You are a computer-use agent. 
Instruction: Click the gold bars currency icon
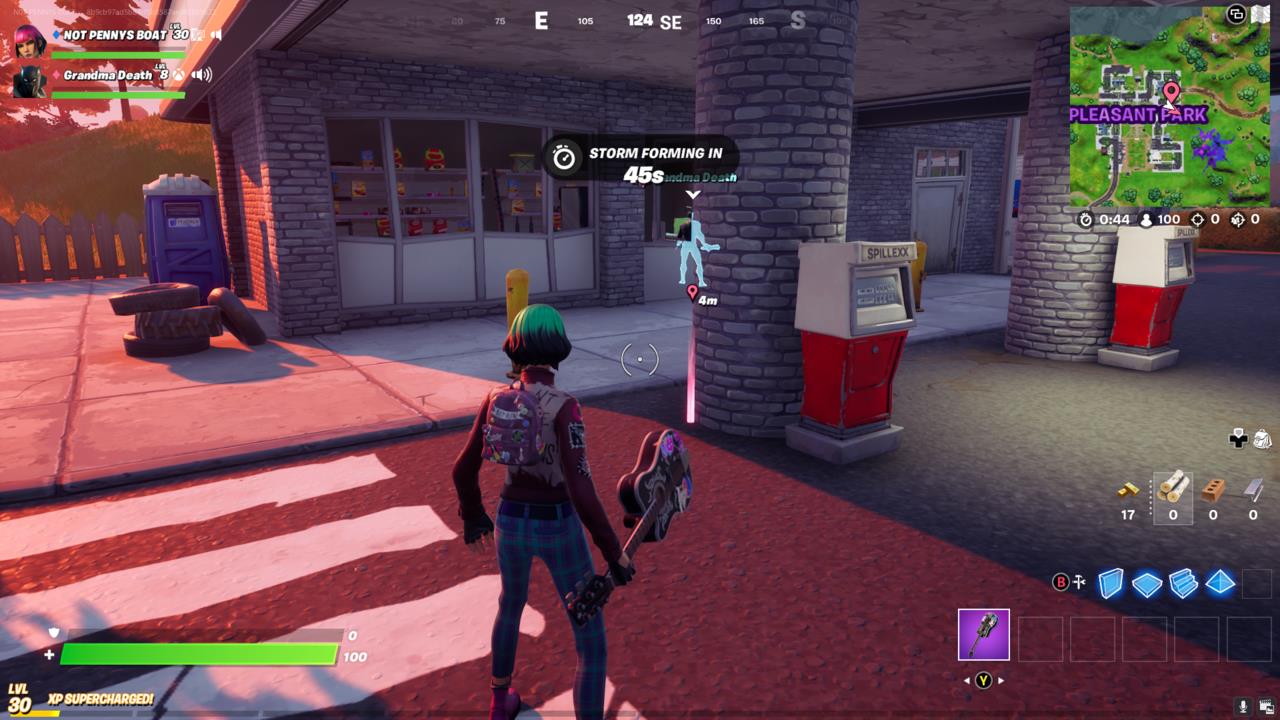click(x=1128, y=490)
